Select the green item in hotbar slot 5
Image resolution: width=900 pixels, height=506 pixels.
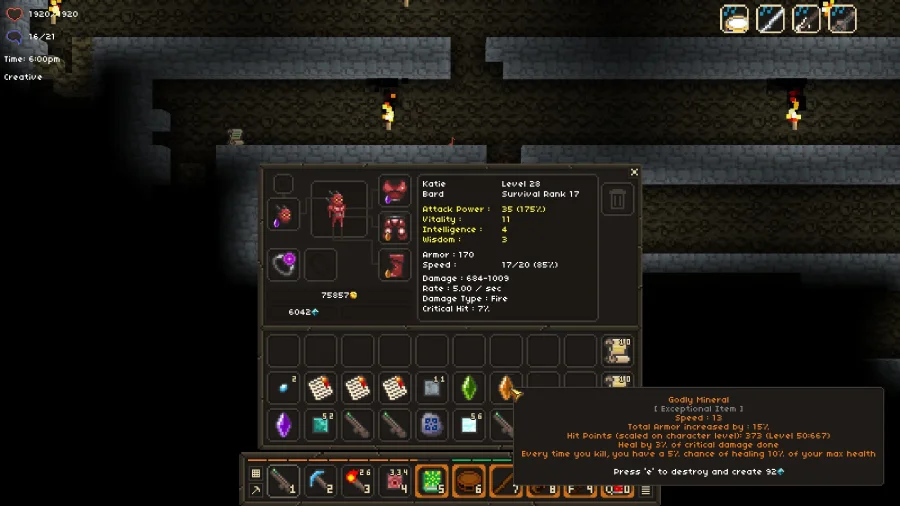431,480
